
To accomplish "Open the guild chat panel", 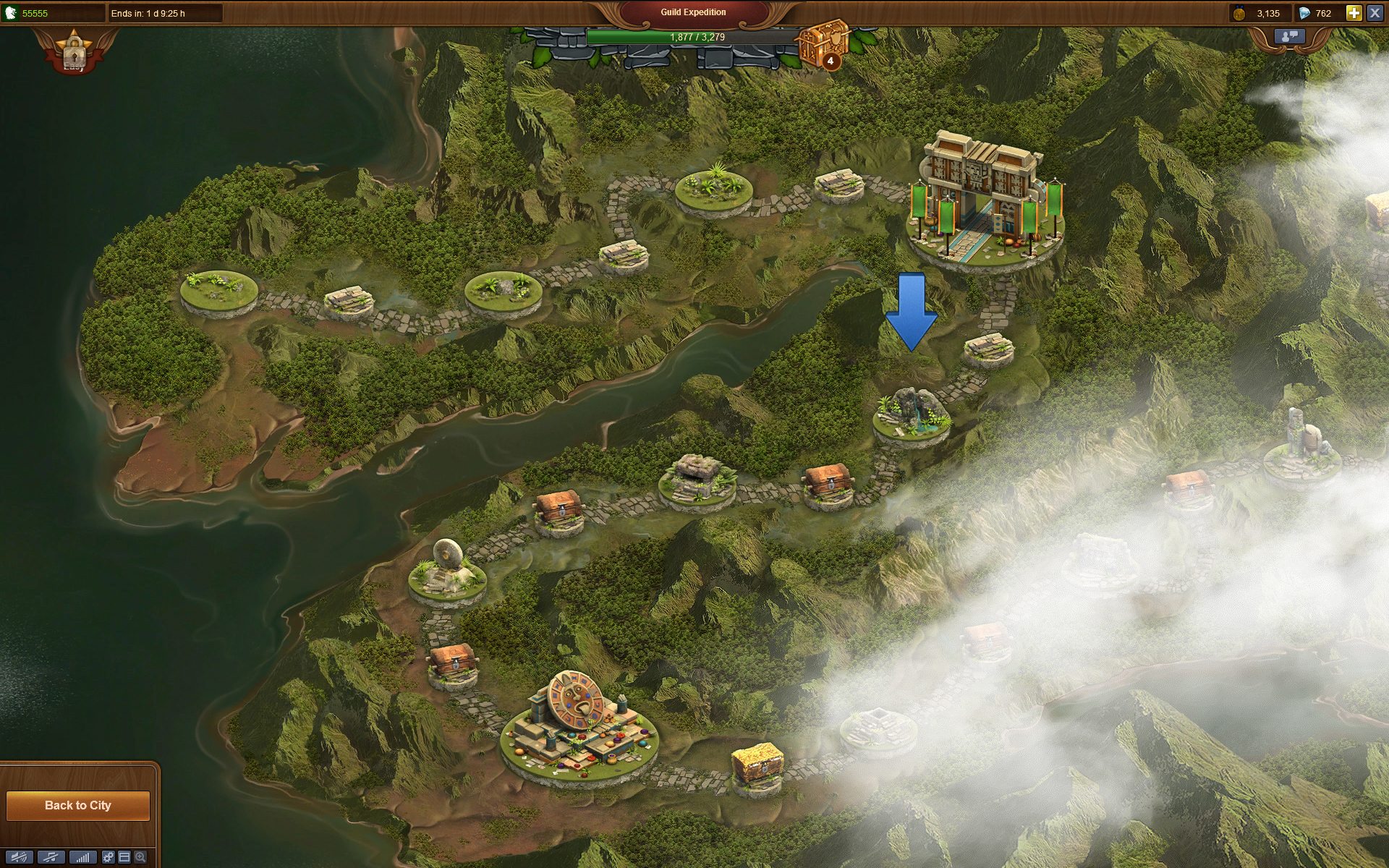I will pyautogui.click(x=1289, y=36).
